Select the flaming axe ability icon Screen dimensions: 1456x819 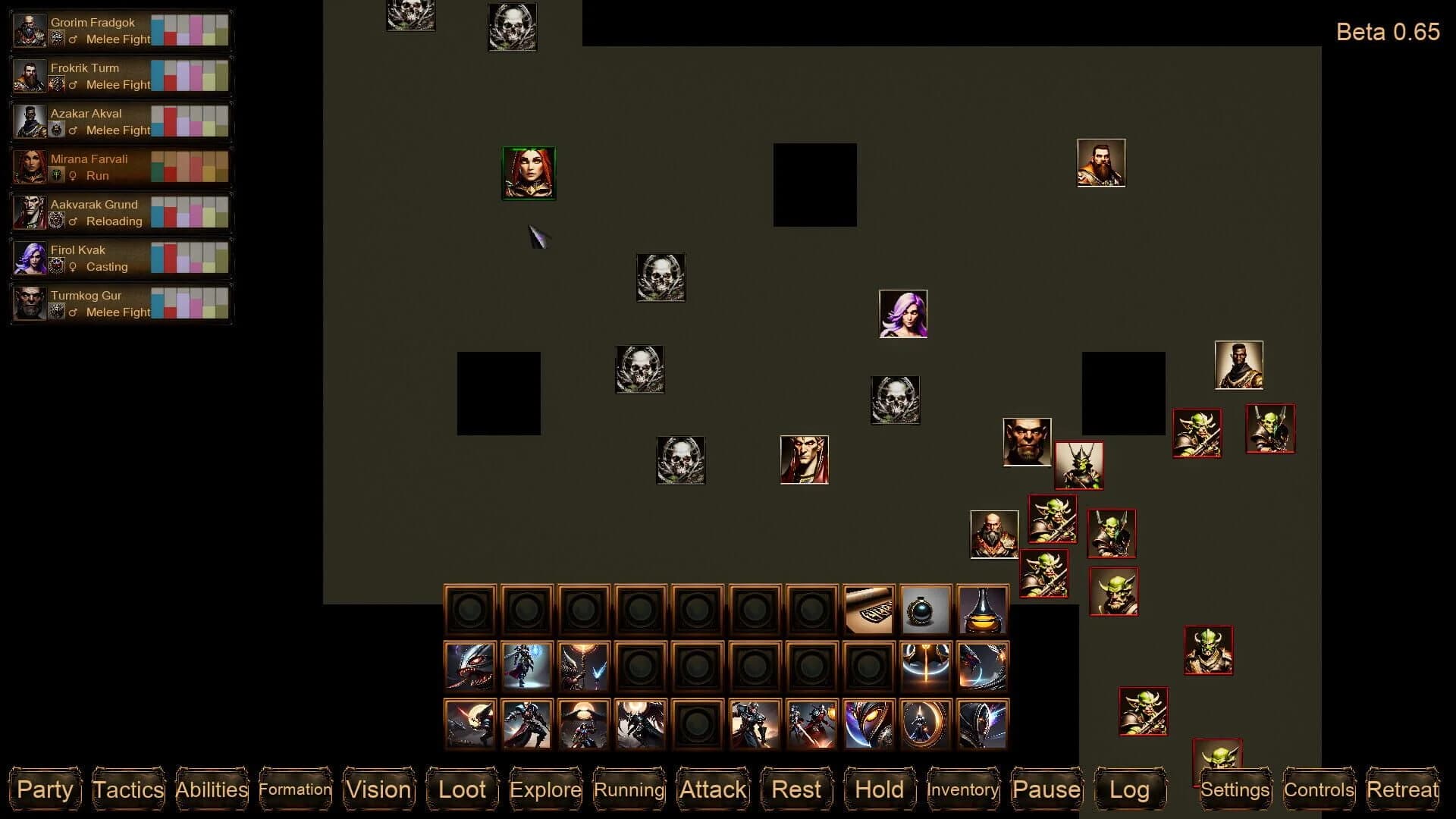pos(927,667)
